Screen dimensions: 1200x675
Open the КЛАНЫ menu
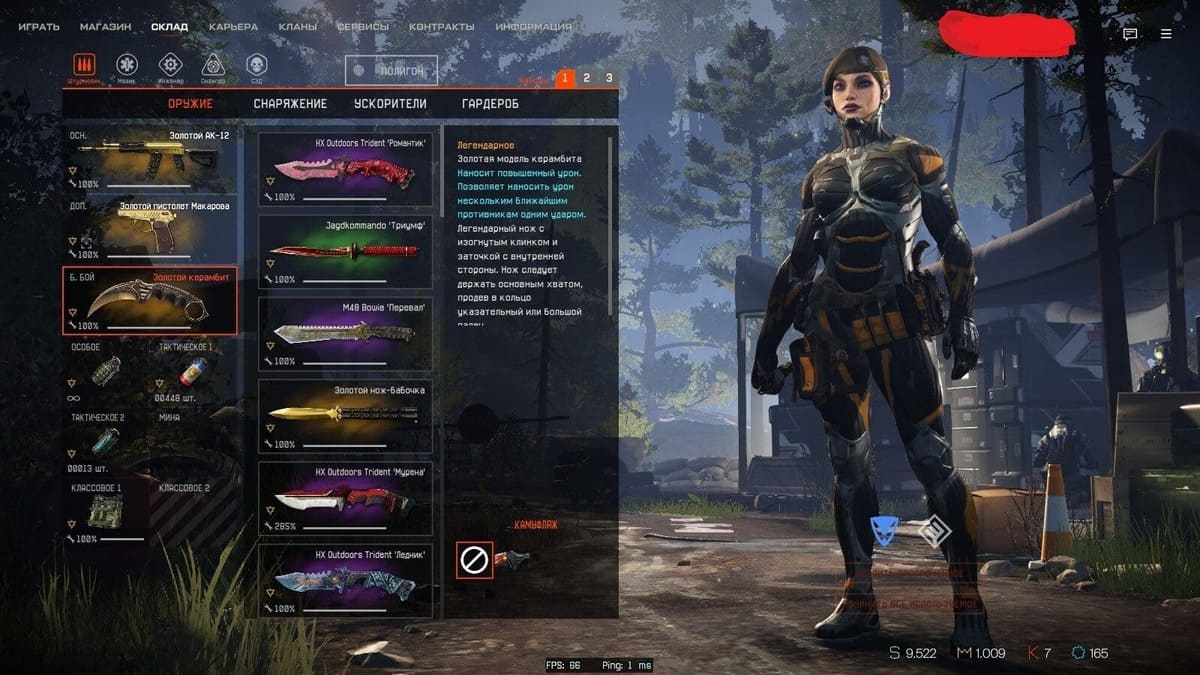point(298,27)
